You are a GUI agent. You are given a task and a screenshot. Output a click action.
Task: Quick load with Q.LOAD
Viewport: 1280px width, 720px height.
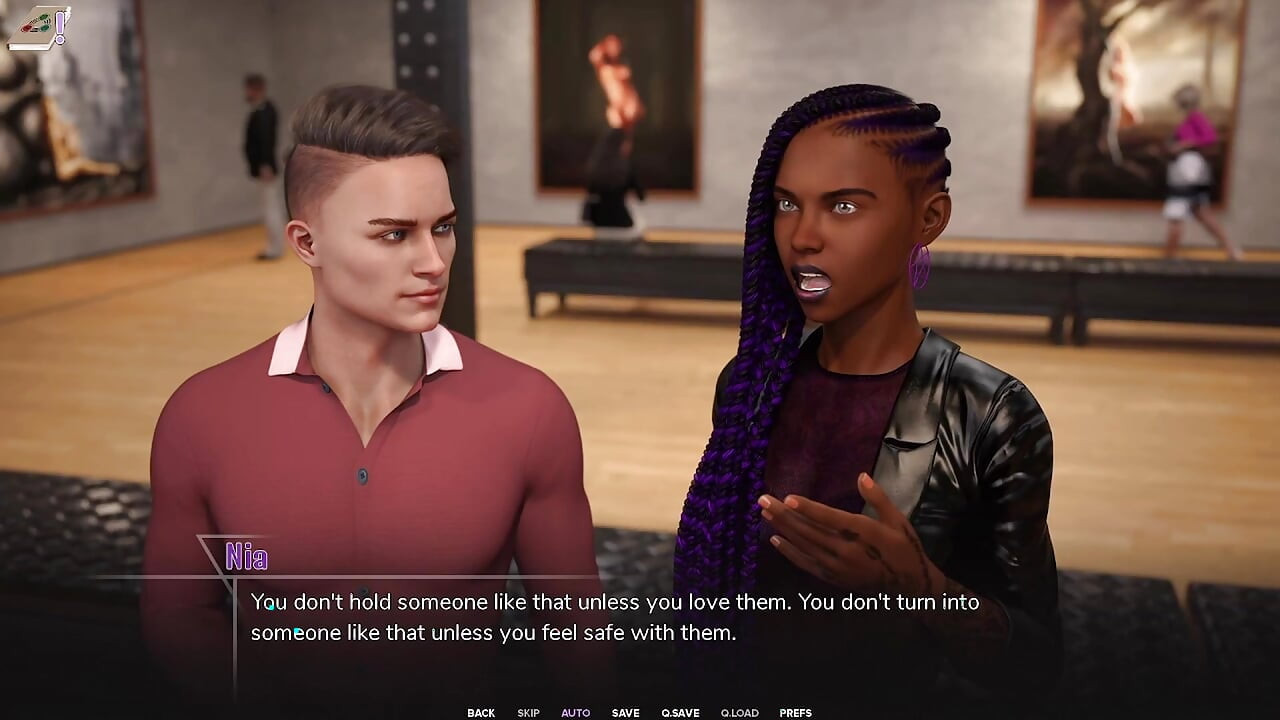click(x=739, y=713)
